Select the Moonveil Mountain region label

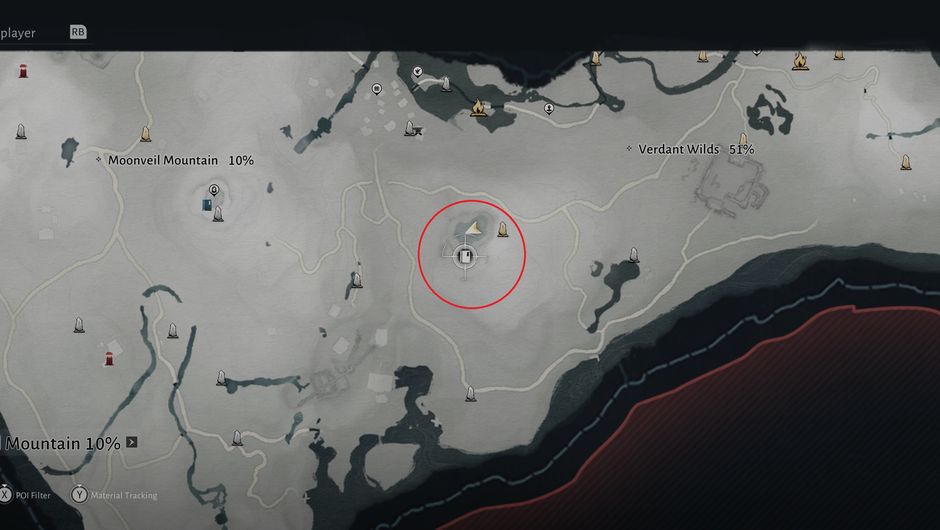(x=167, y=160)
